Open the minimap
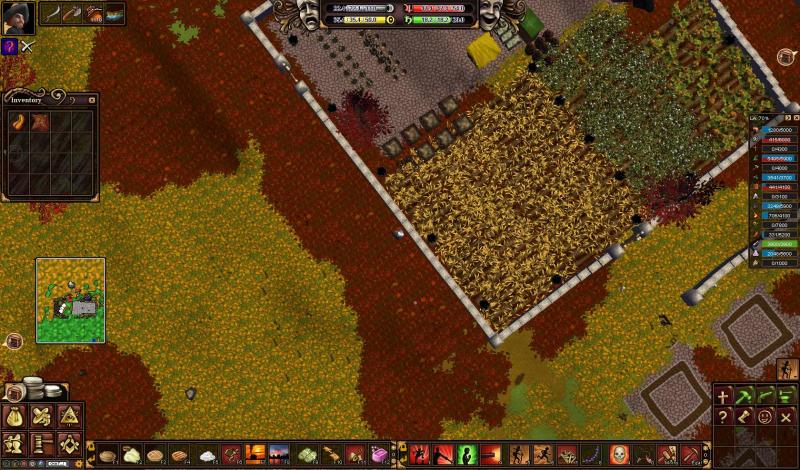This screenshot has height=470, width=800. click(70, 300)
